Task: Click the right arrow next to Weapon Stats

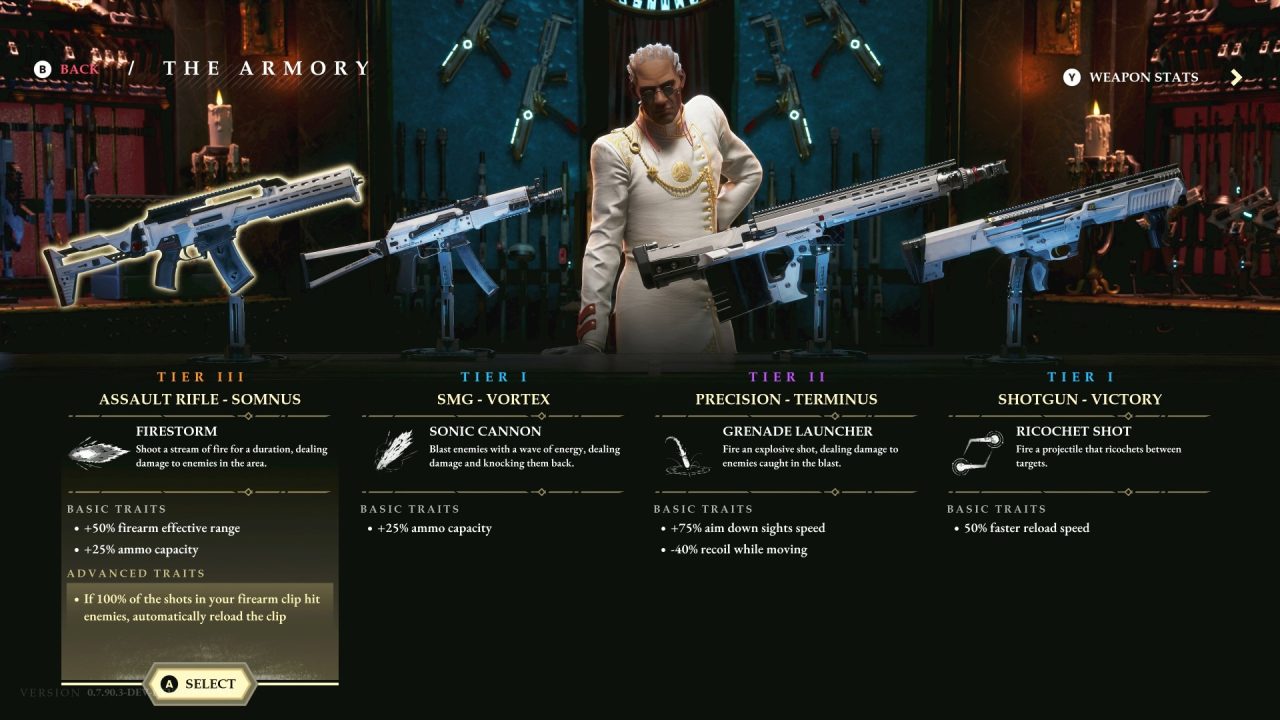Action: click(x=1237, y=77)
